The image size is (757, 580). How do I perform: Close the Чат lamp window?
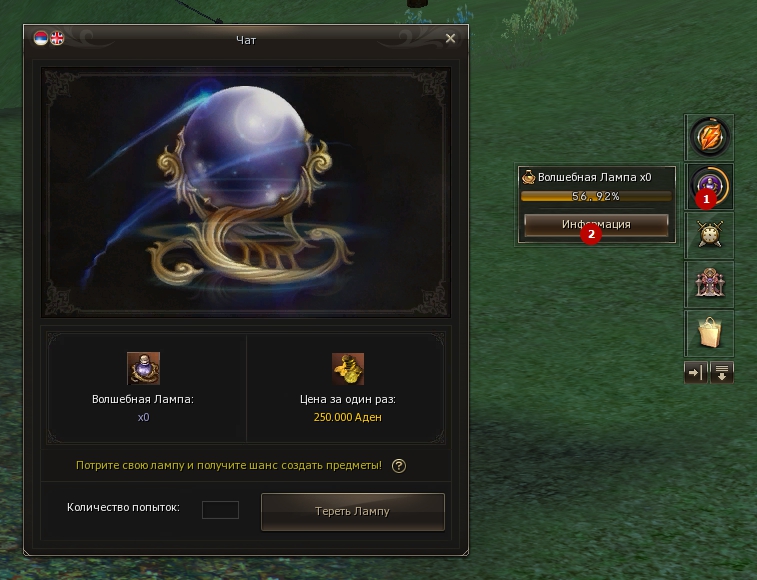(450, 39)
